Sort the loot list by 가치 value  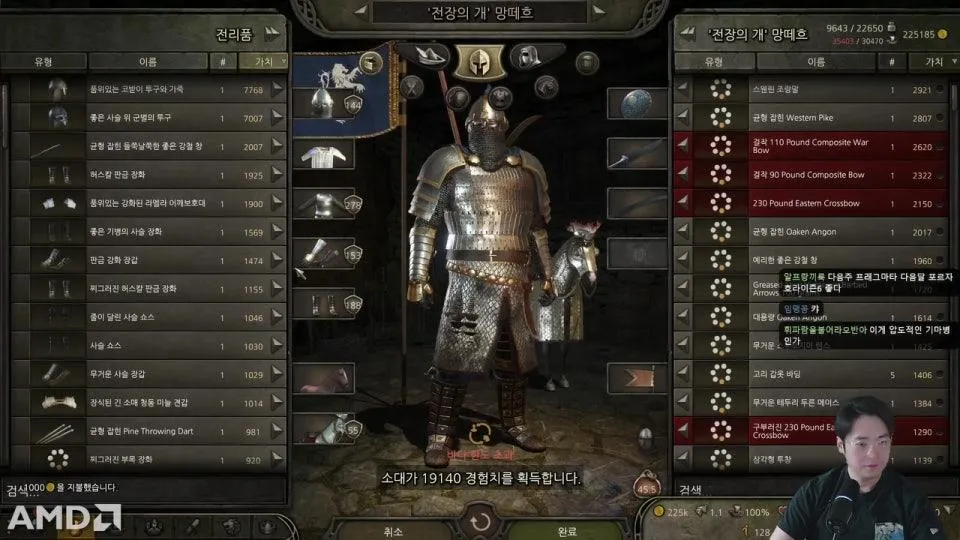260,61
